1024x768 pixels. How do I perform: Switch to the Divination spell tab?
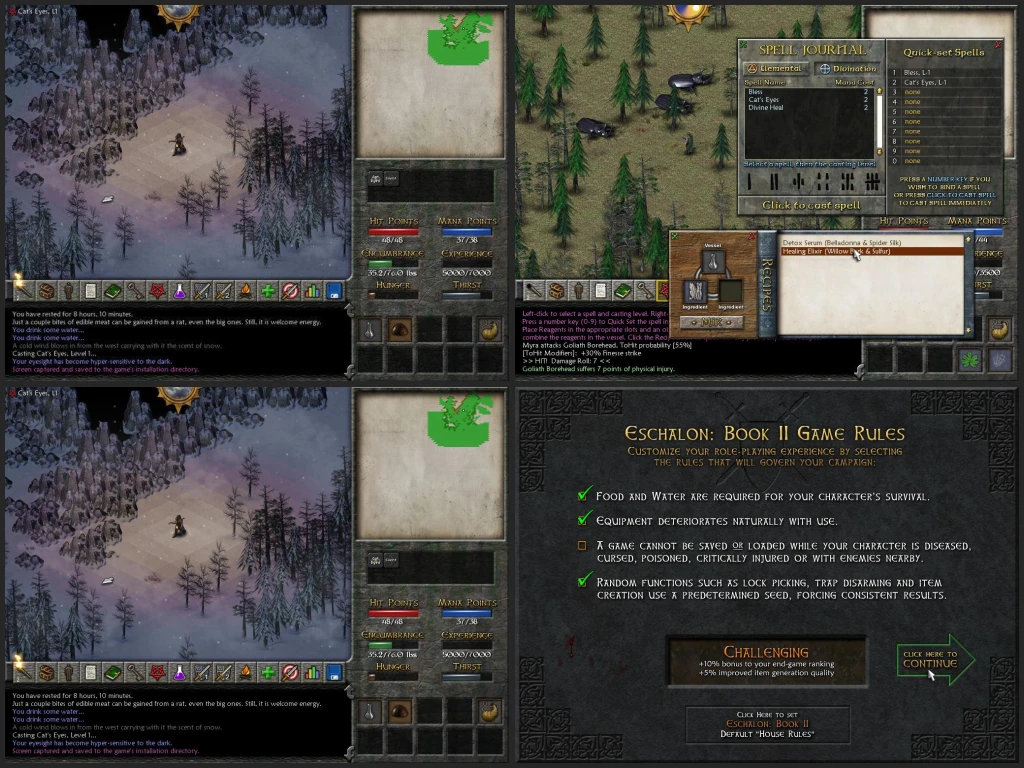coord(845,69)
